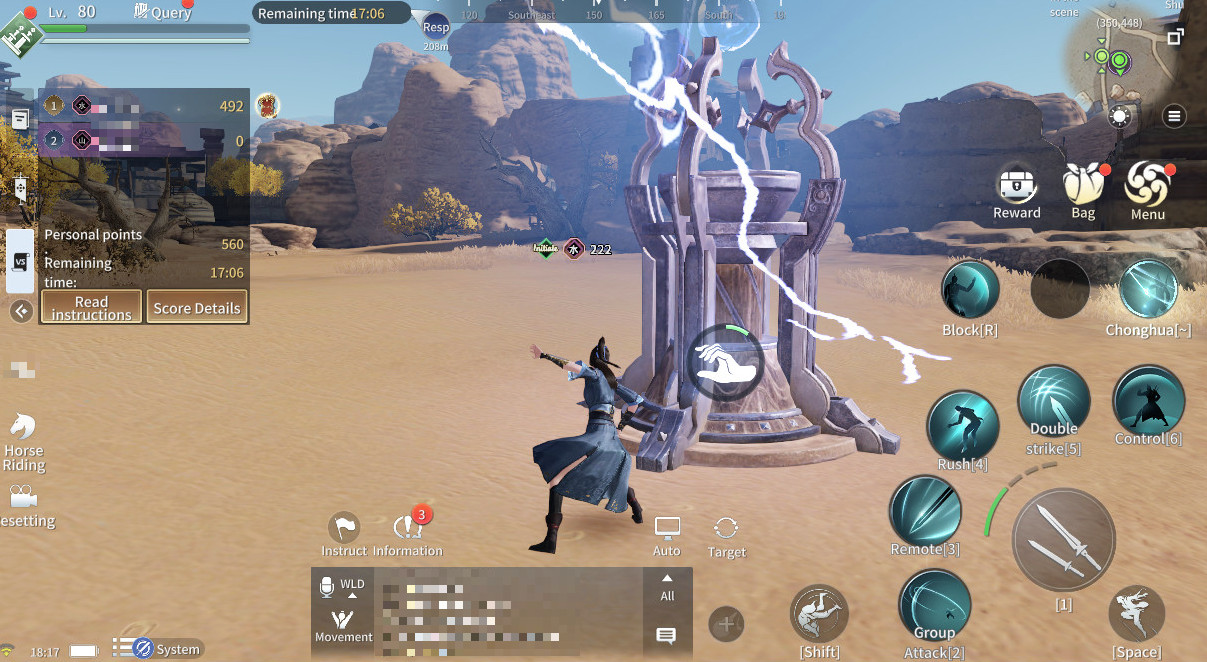Use the Chonghua skill

(1148, 290)
